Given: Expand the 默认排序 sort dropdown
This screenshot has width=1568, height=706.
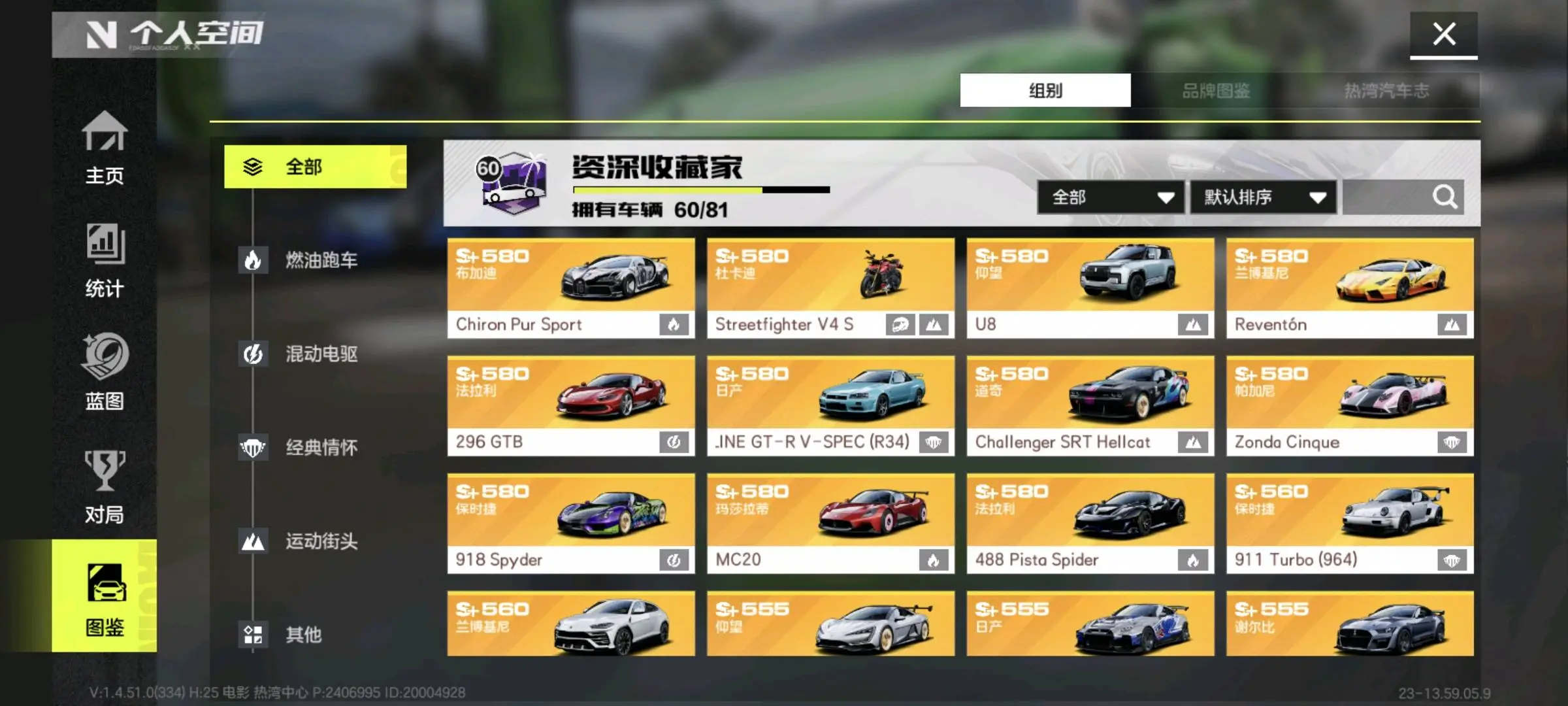Looking at the screenshot, I should 1262,197.
